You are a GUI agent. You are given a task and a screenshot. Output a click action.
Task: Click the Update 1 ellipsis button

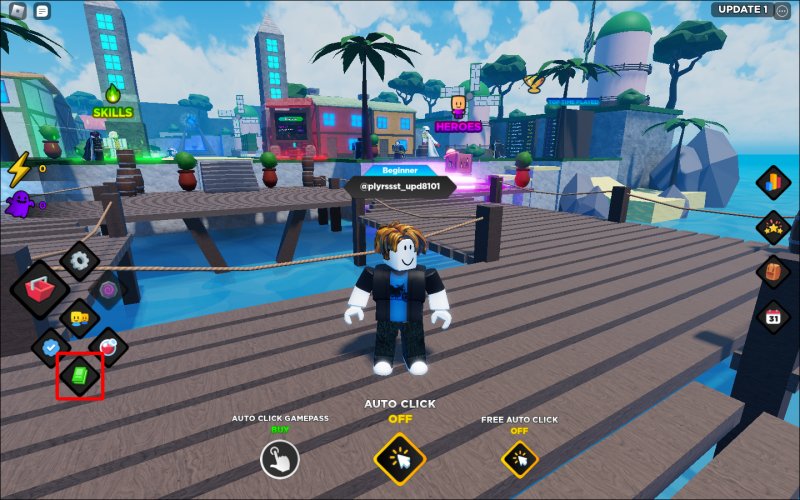(783, 10)
